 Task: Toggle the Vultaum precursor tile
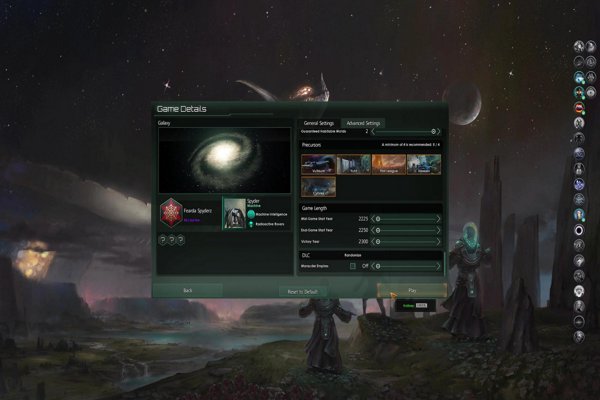[x=316, y=164]
